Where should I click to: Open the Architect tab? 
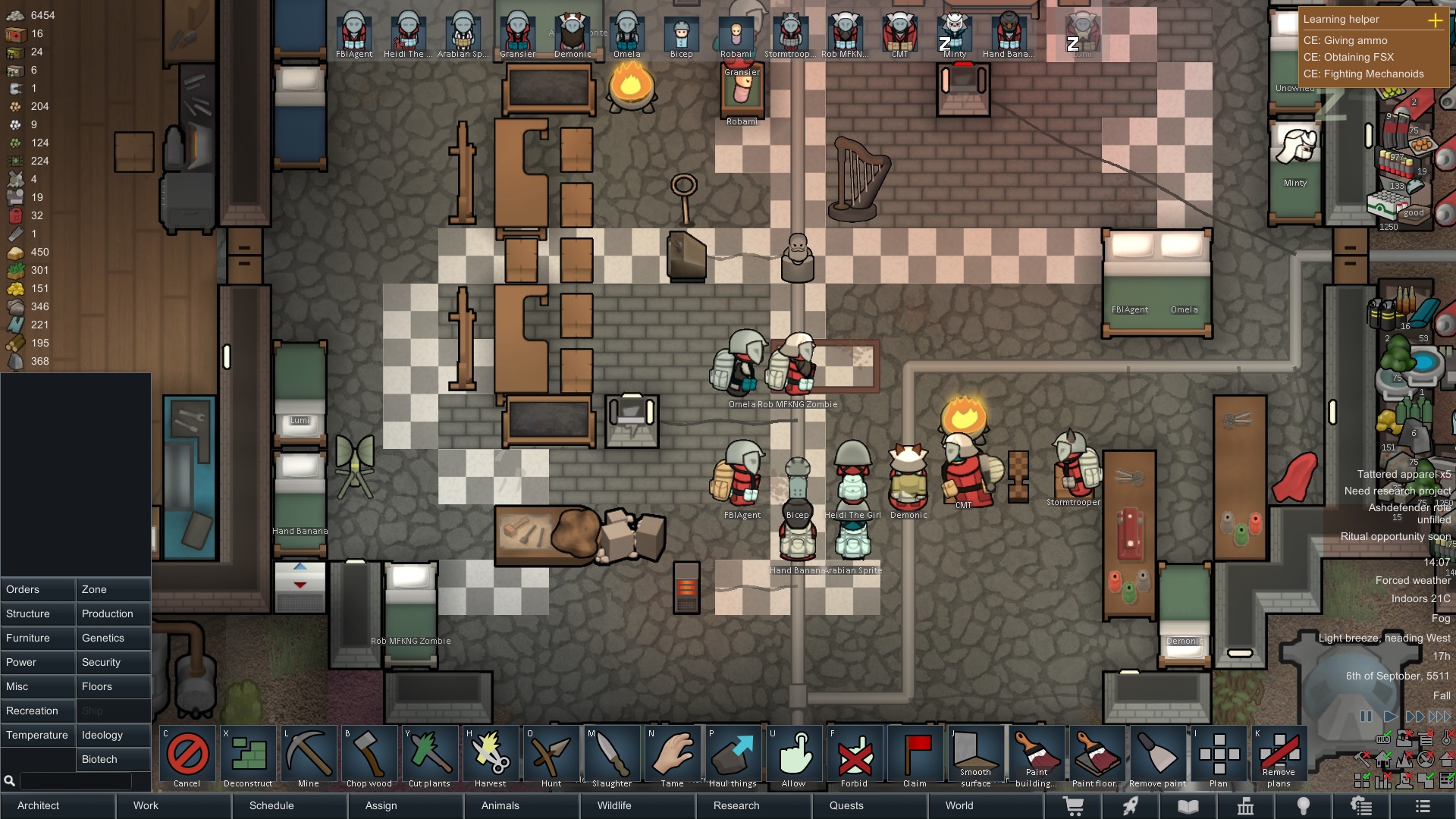(x=58, y=805)
